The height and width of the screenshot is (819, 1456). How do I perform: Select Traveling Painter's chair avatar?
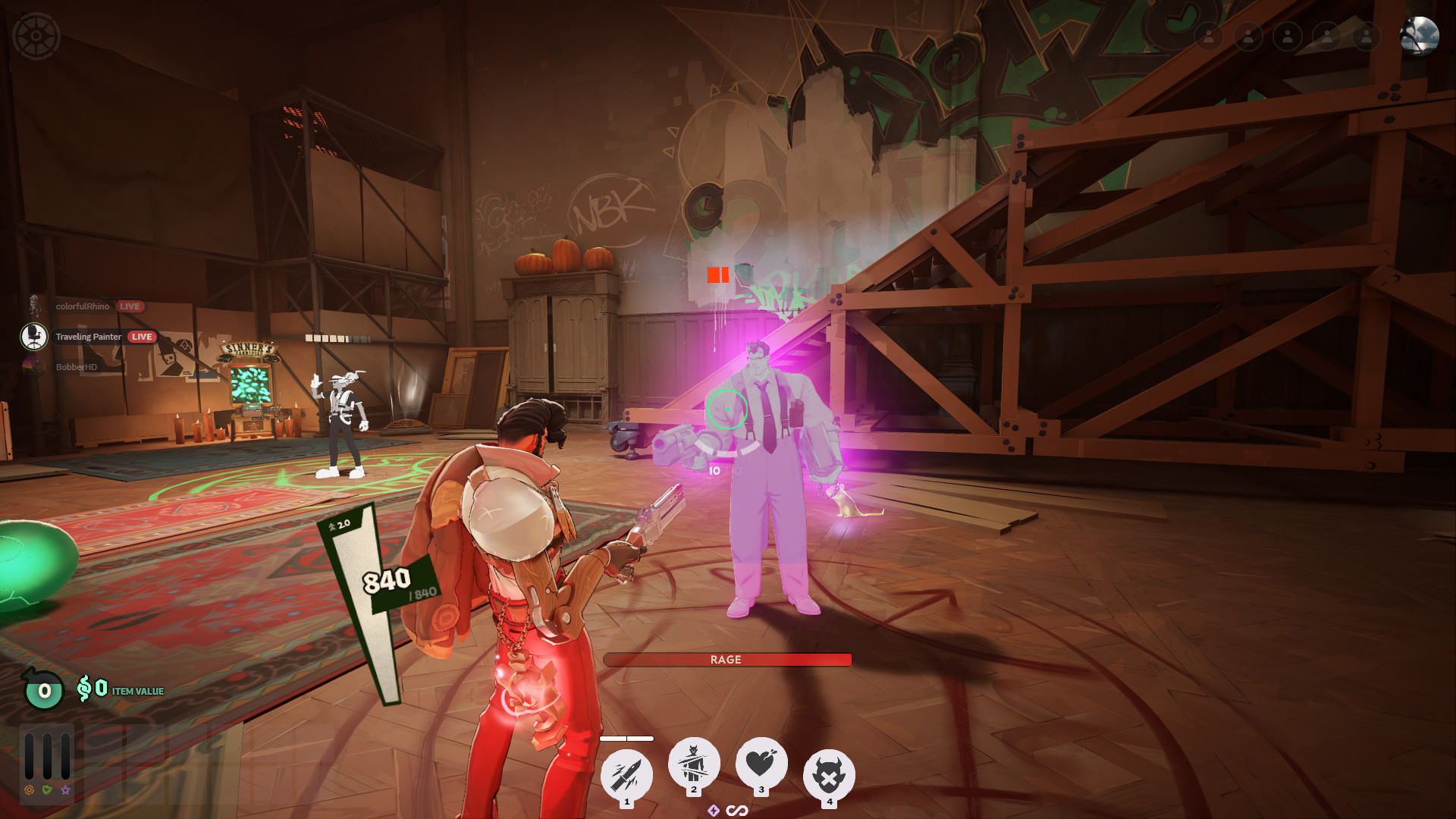tap(34, 337)
